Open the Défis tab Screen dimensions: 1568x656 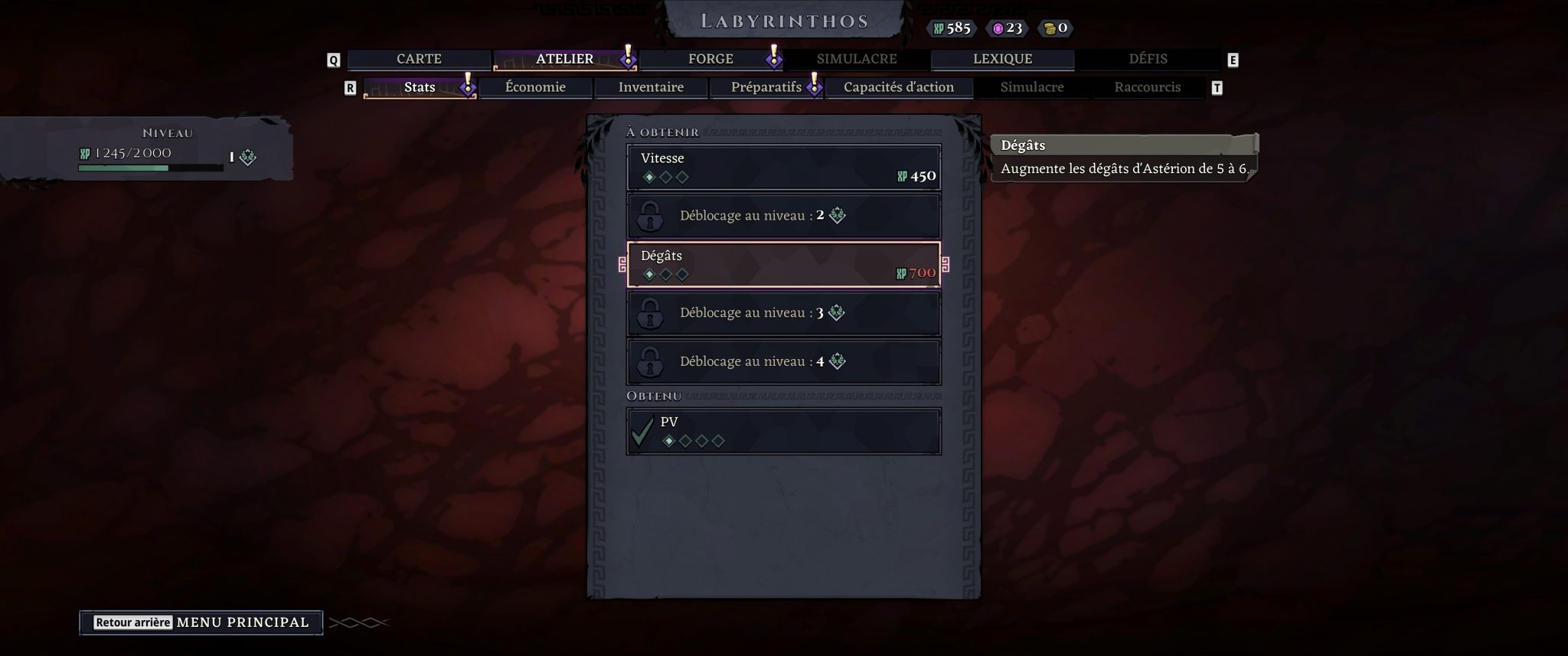click(x=1148, y=59)
